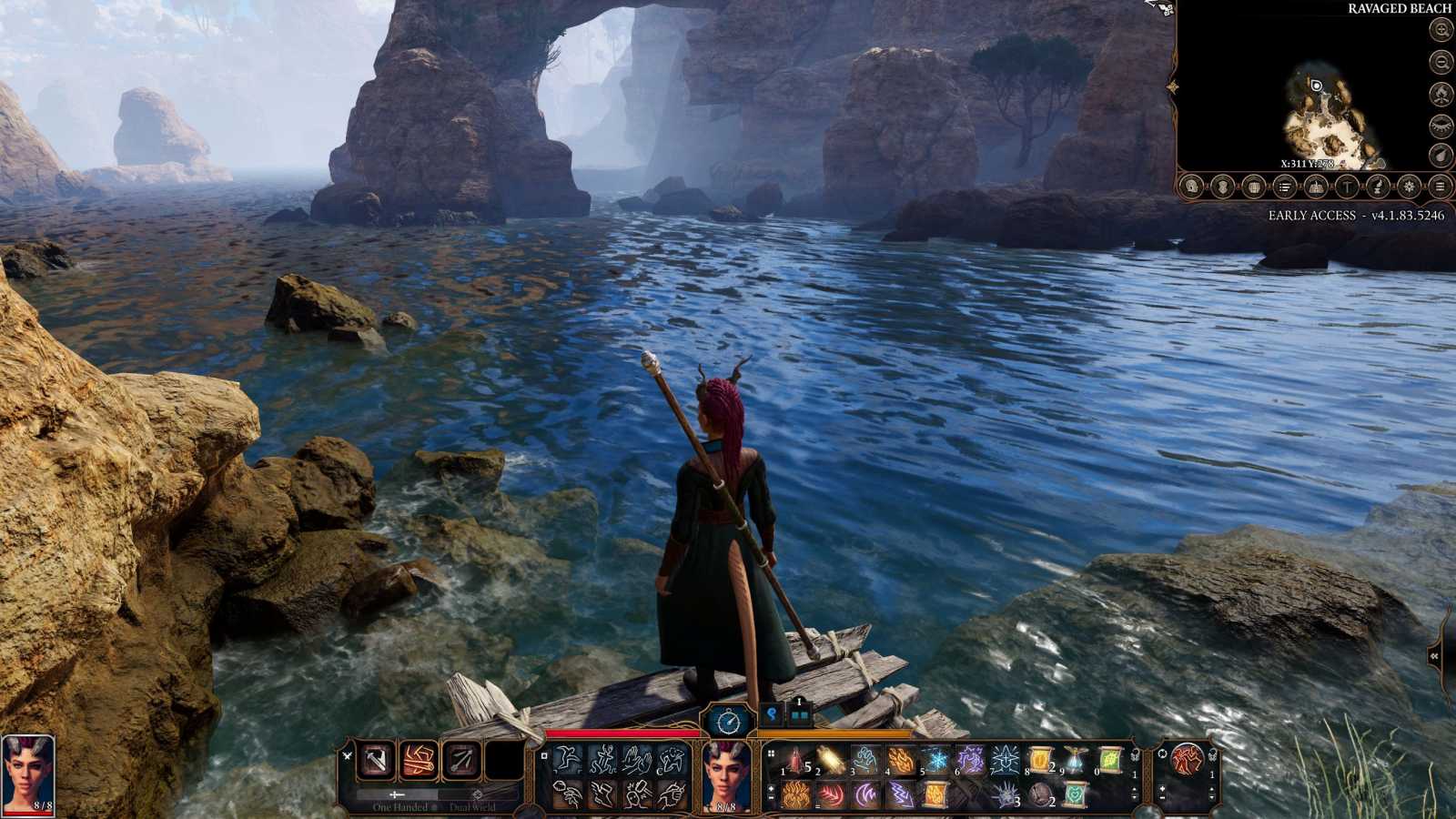This screenshot has width=1456, height=819.
Task: Open the journal list icon
Action: coord(1284,187)
